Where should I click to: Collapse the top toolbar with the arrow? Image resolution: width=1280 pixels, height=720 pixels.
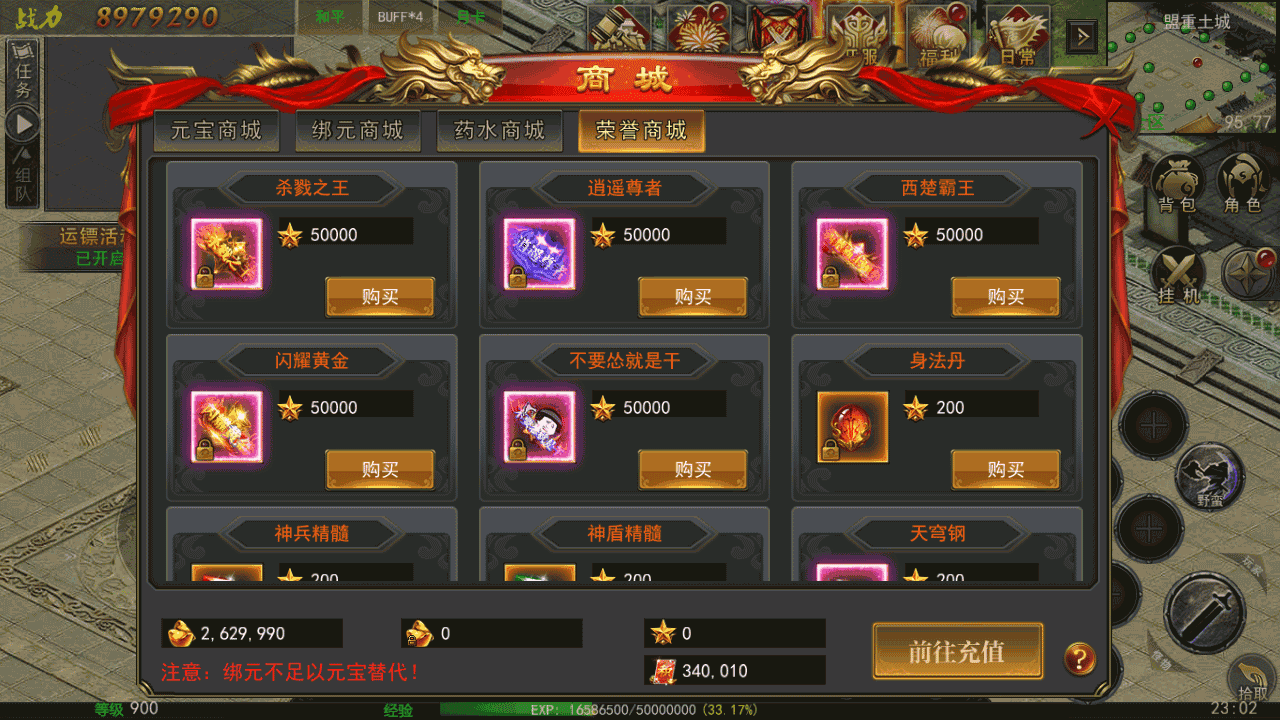coord(1082,35)
